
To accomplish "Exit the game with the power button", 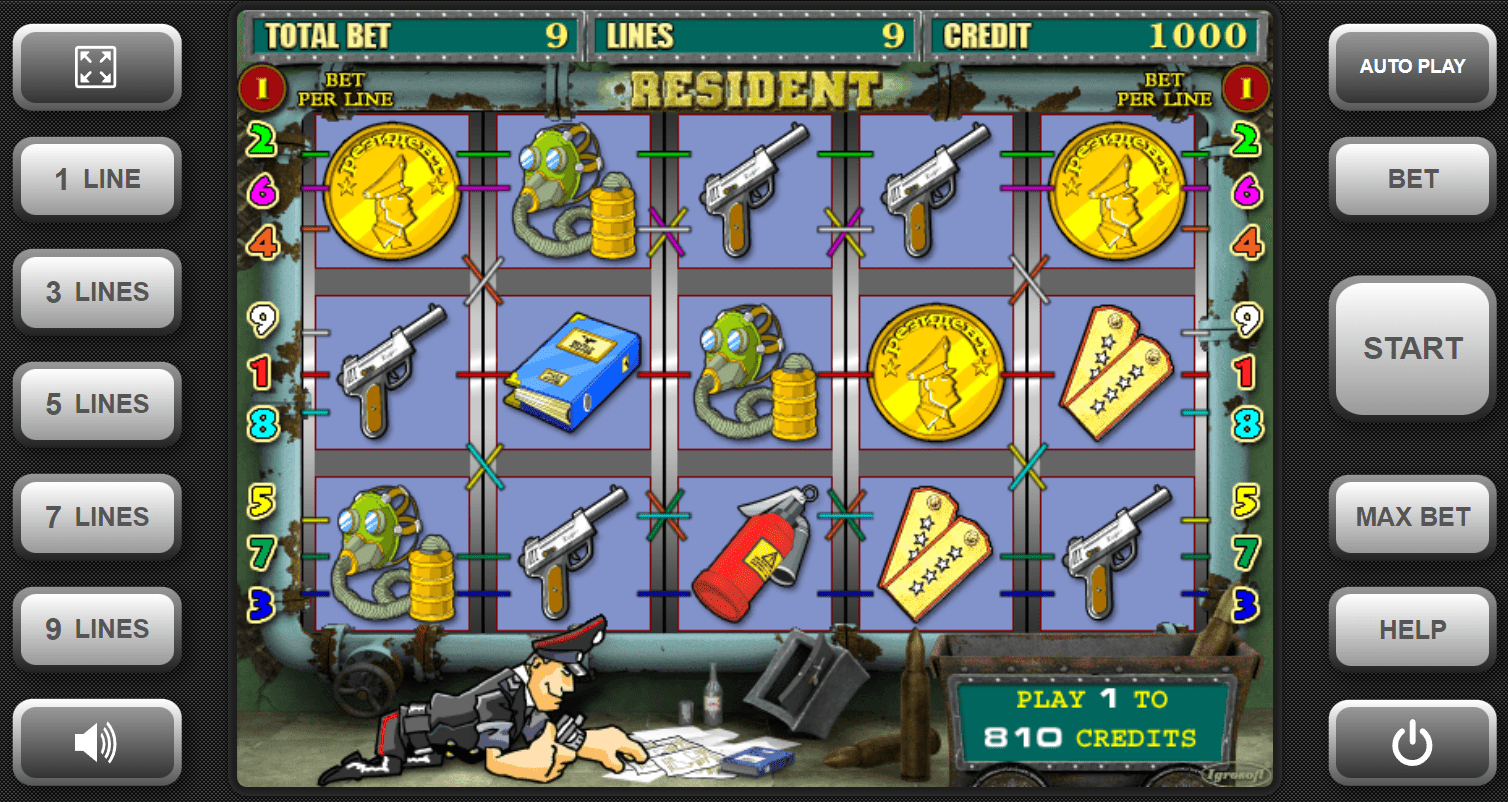I will (1412, 743).
